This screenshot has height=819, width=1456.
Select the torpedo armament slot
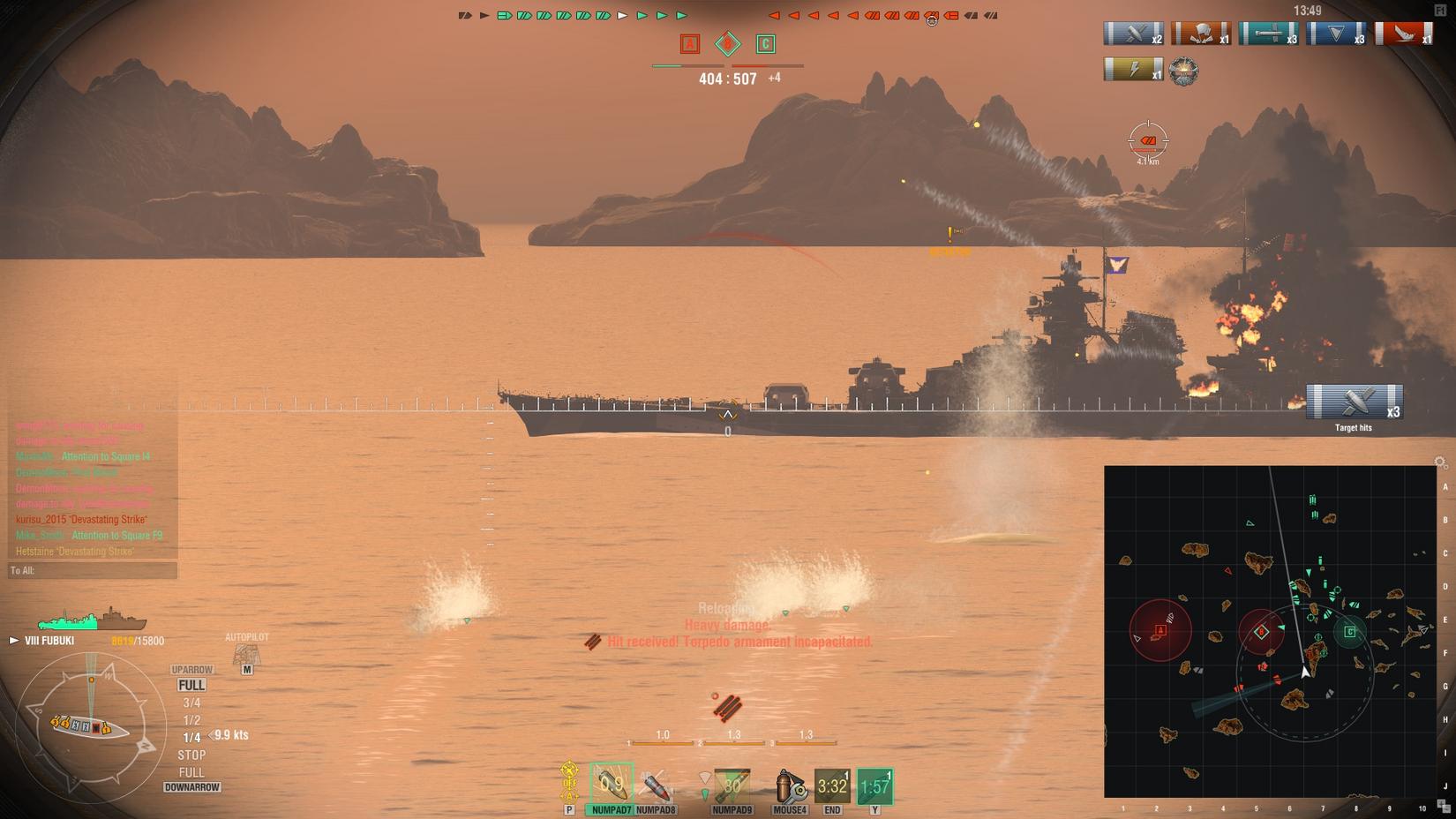(x=732, y=784)
